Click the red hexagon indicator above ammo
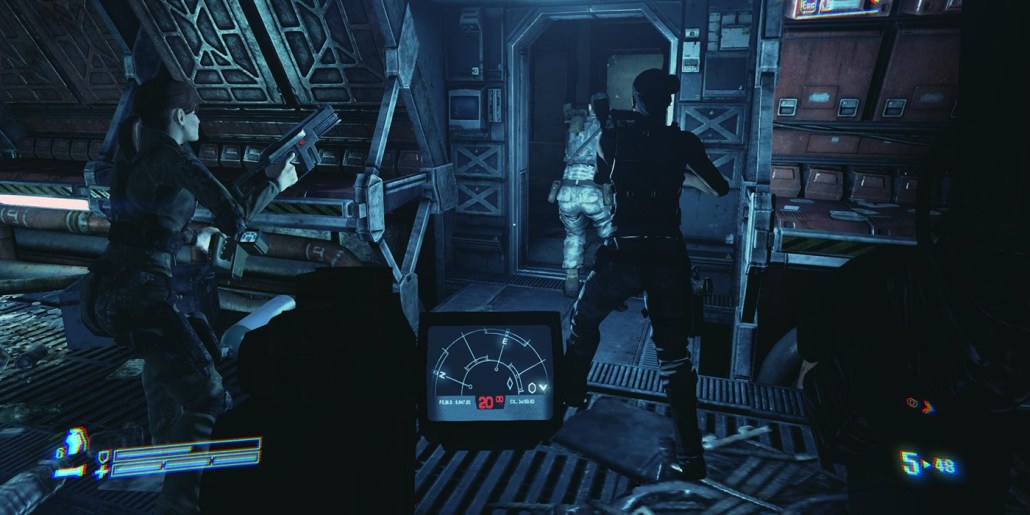The width and height of the screenshot is (1030, 515). point(912,405)
